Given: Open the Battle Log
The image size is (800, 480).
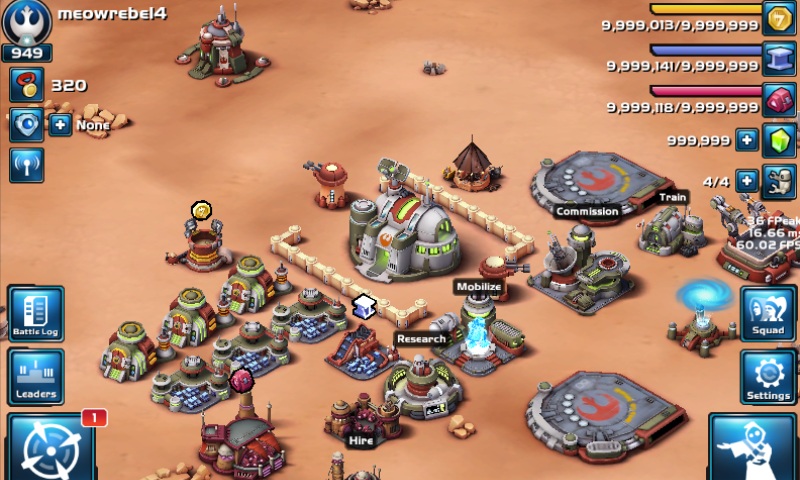Looking at the screenshot, I should [36, 314].
